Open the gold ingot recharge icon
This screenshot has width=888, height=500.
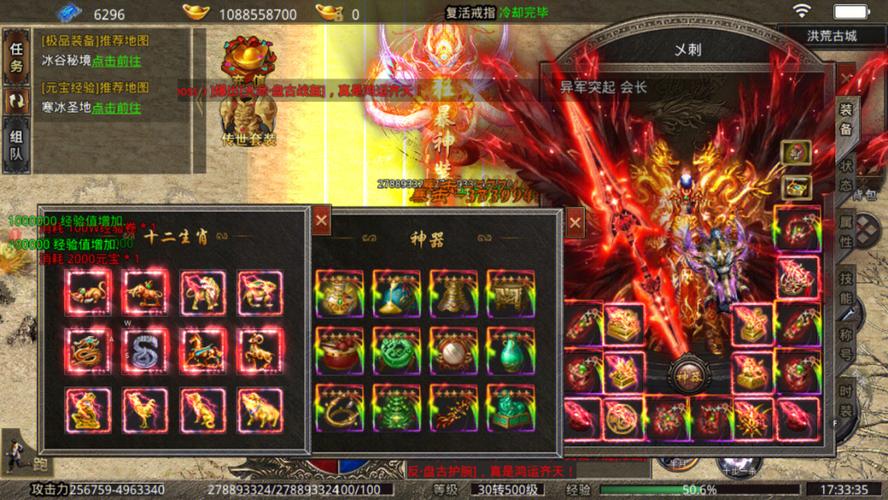tap(196, 13)
